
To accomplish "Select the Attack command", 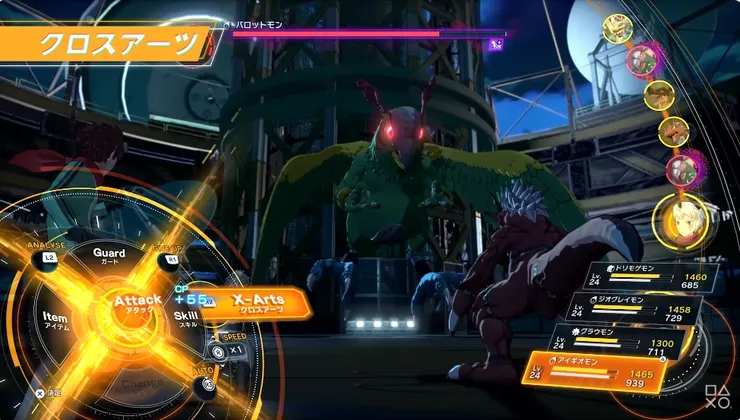I will (x=137, y=304).
